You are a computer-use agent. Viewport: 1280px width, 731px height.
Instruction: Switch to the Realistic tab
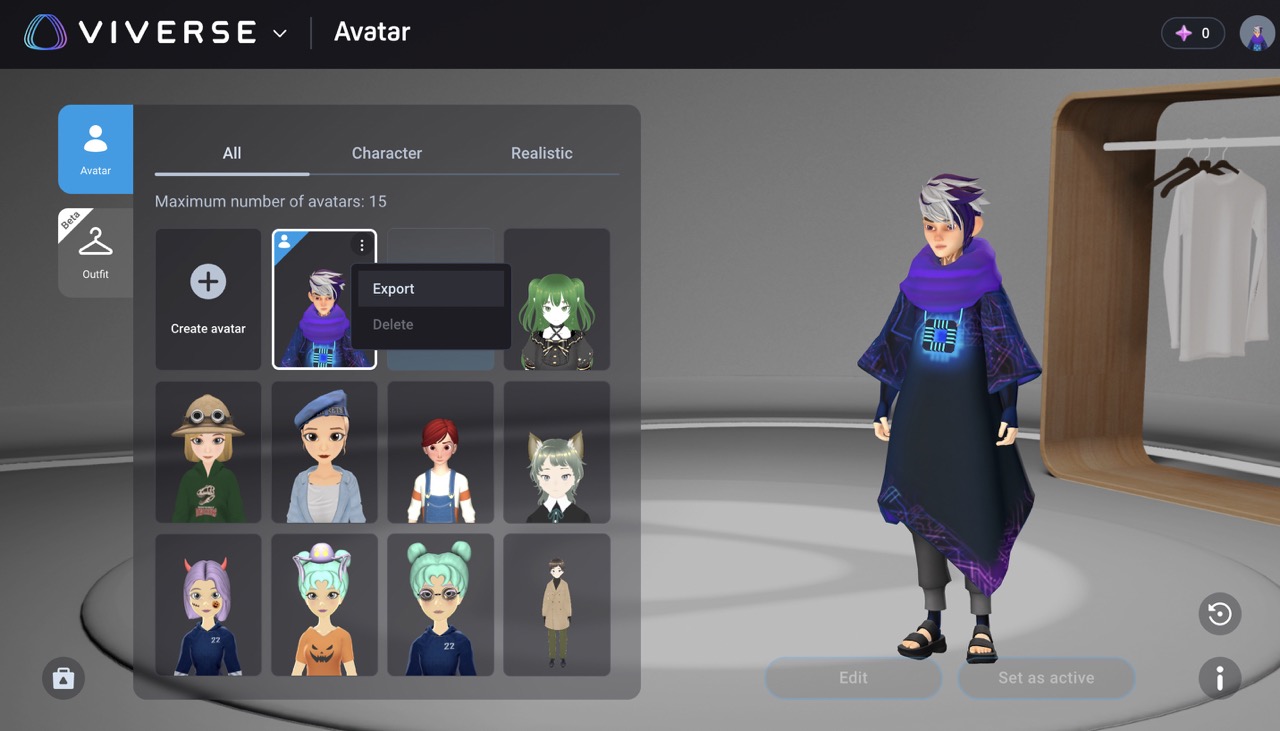click(541, 153)
